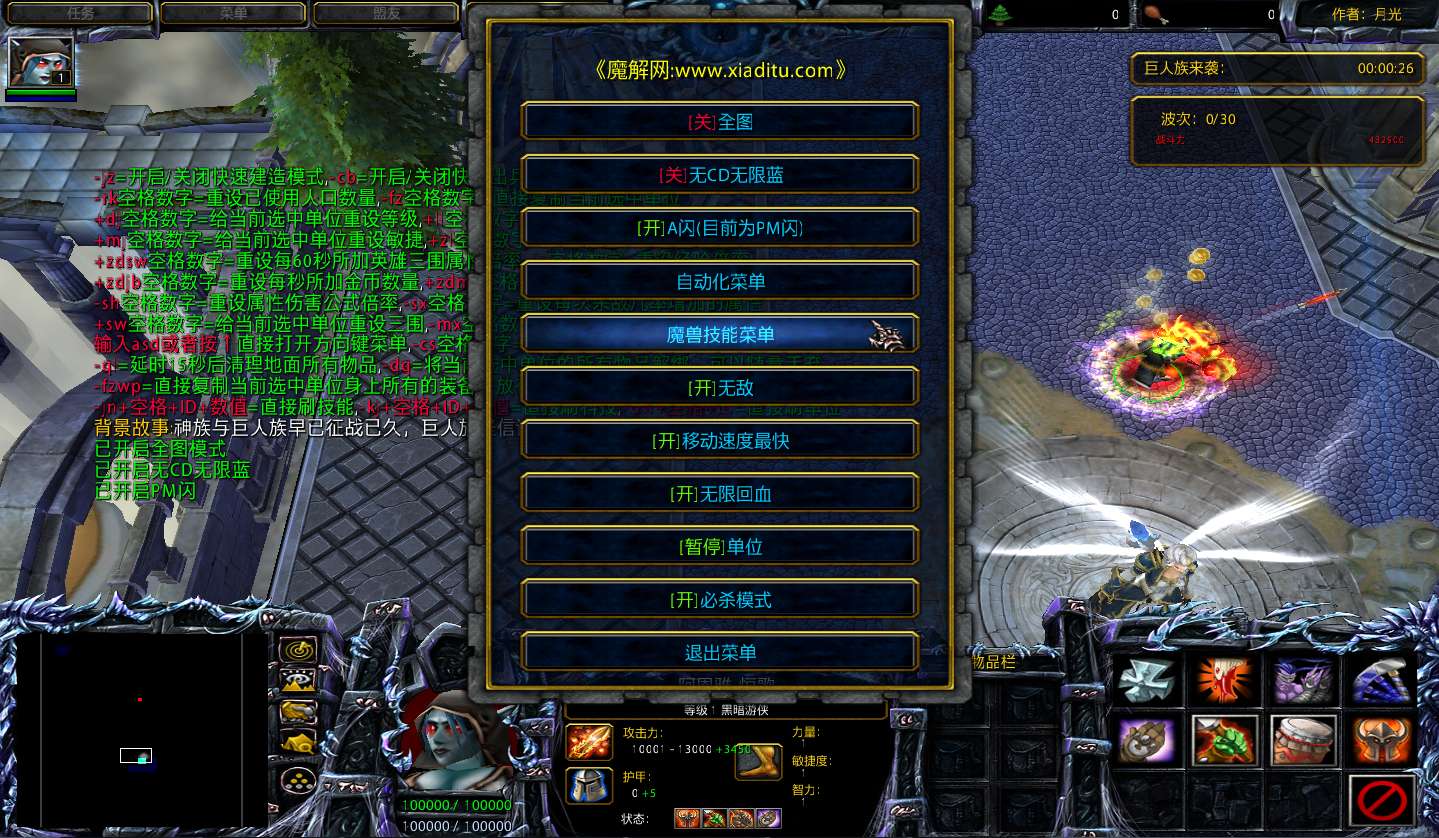Enable the 无敌 invincibility option
1439x838 pixels.
click(720, 387)
